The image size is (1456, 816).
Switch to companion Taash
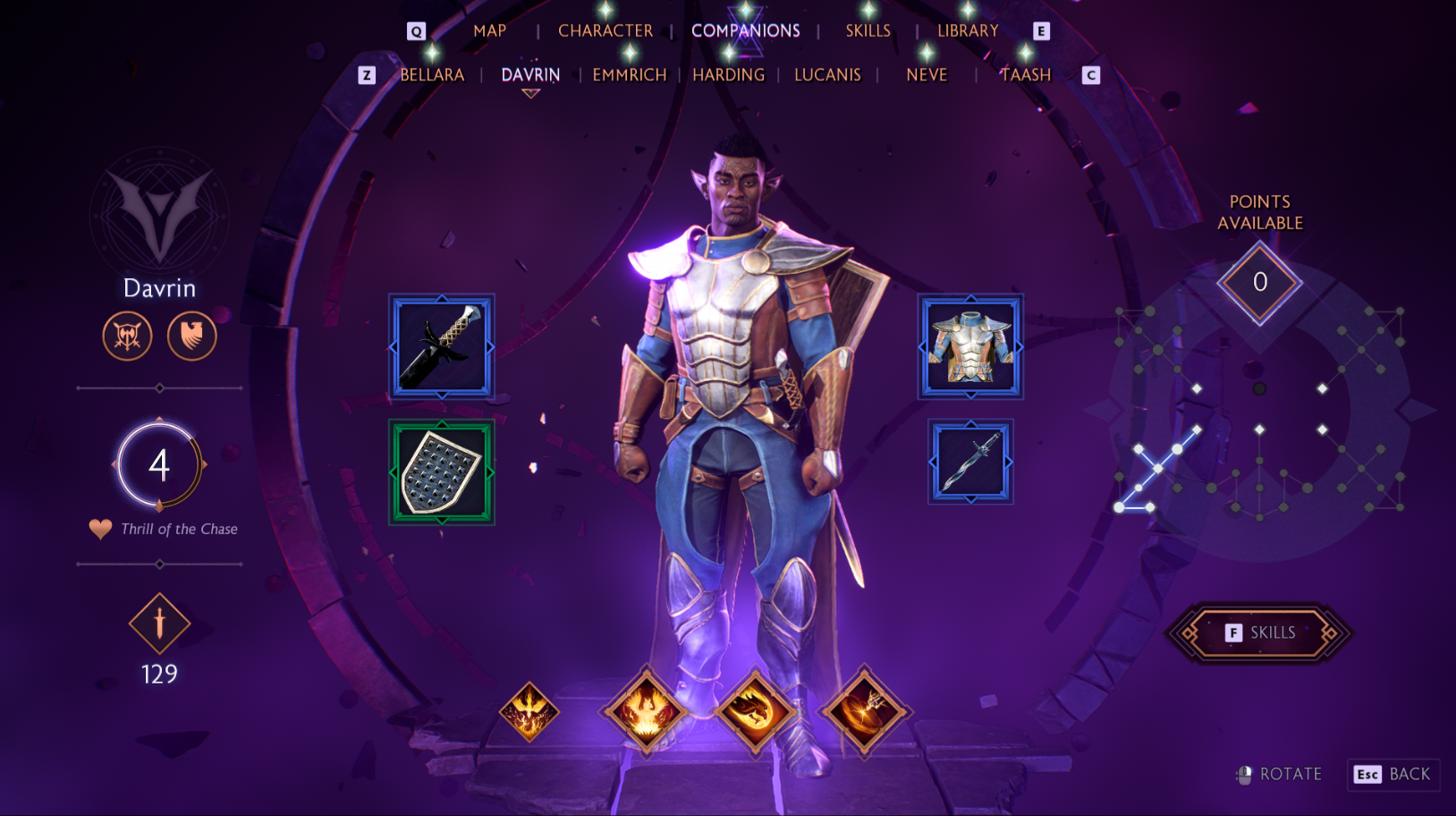(x=1025, y=75)
